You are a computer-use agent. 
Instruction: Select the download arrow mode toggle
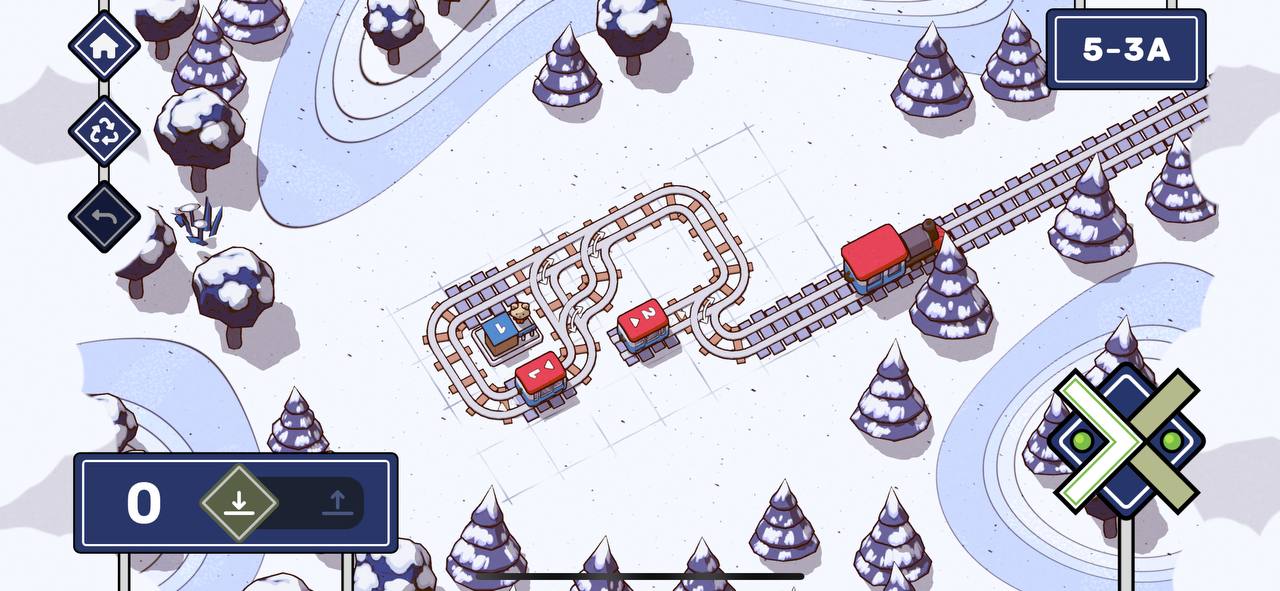click(x=238, y=502)
